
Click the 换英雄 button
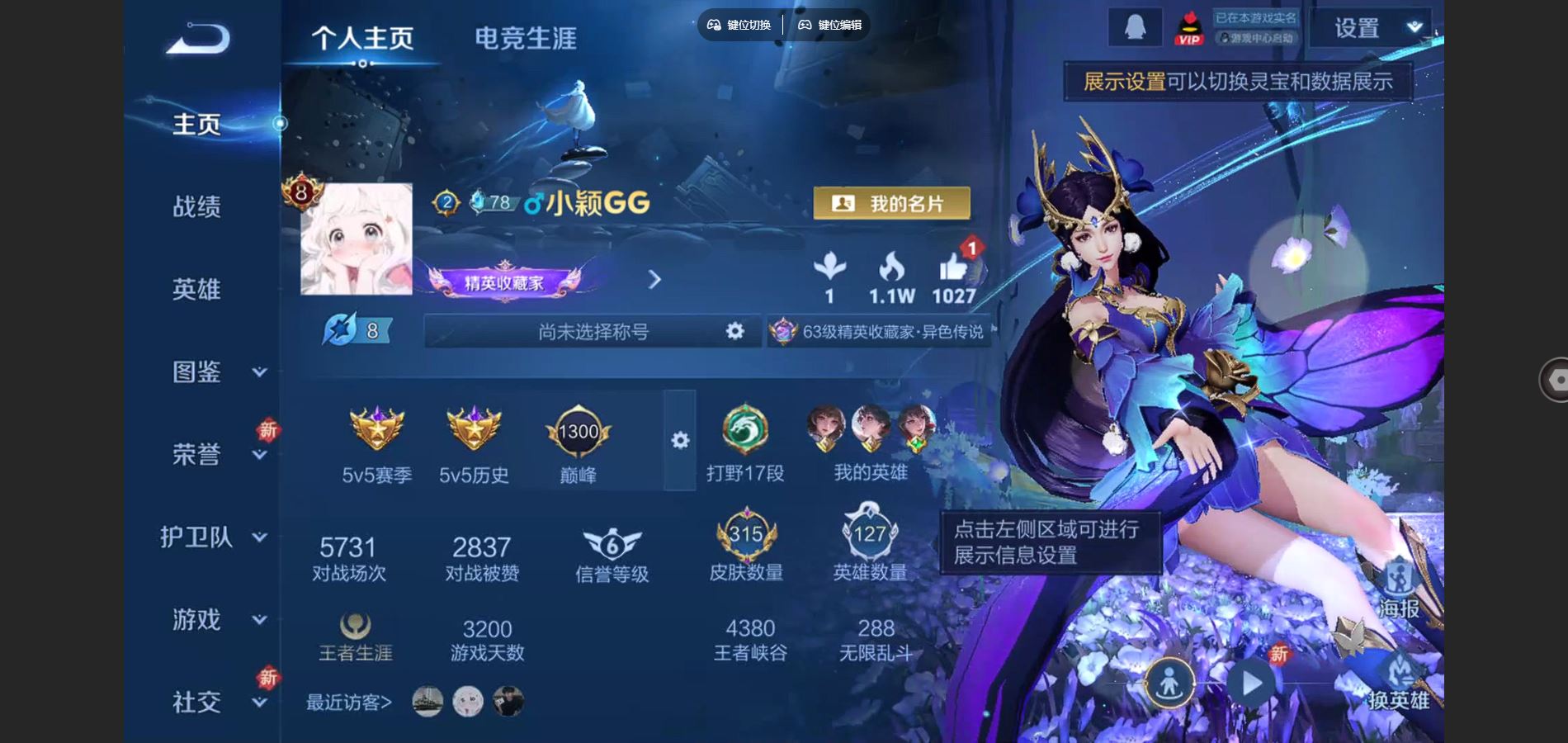point(1398,685)
